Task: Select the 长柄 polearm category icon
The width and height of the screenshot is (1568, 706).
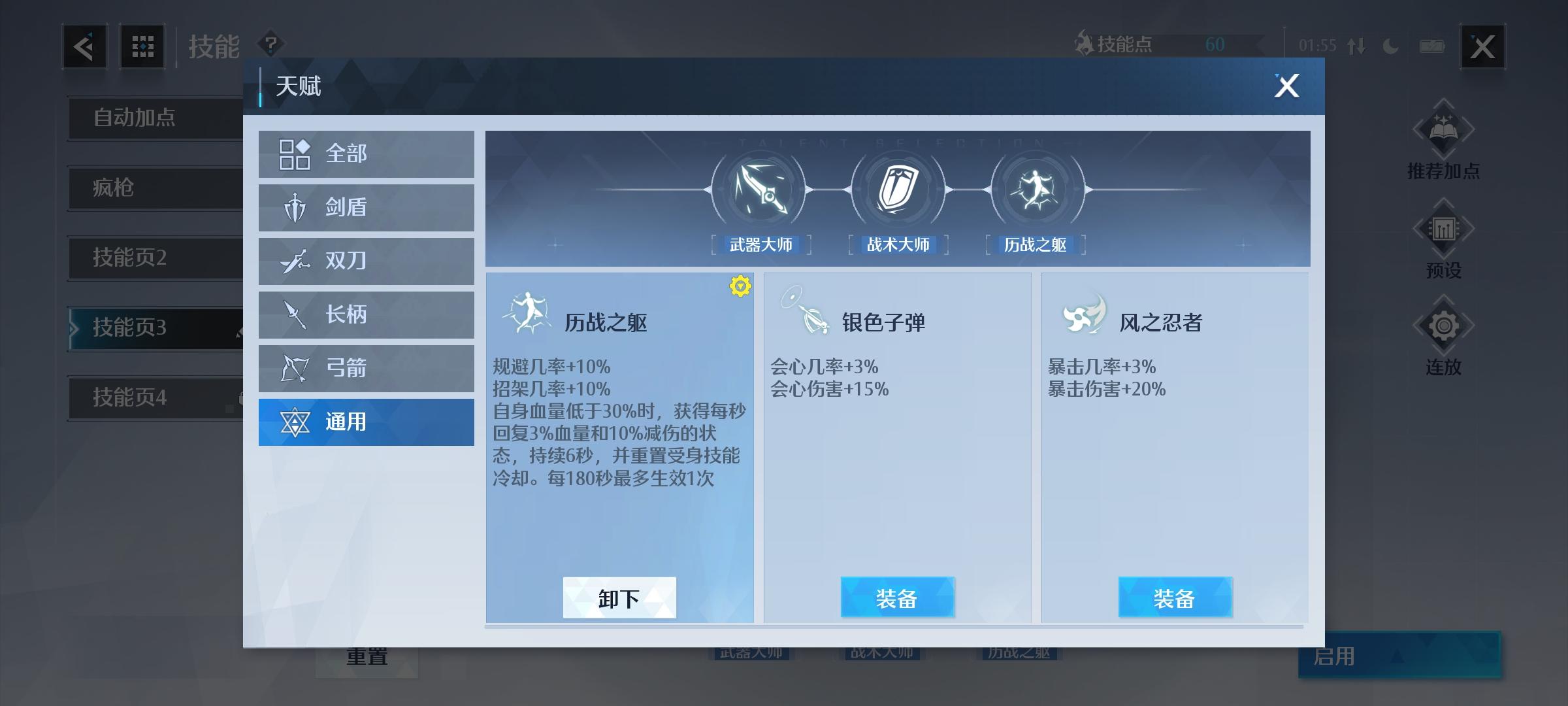Action: click(x=297, y=314)
